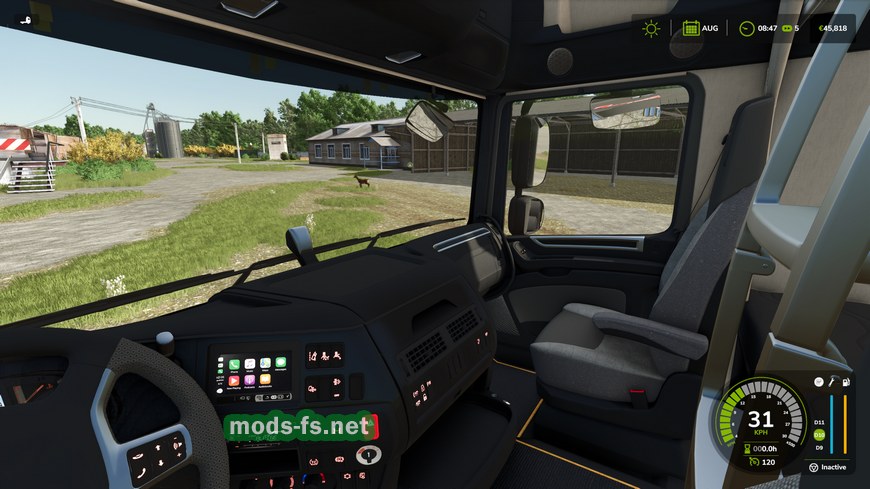Select the highlighted D10 gear
The image size is (870, 489).
[820, 435]
